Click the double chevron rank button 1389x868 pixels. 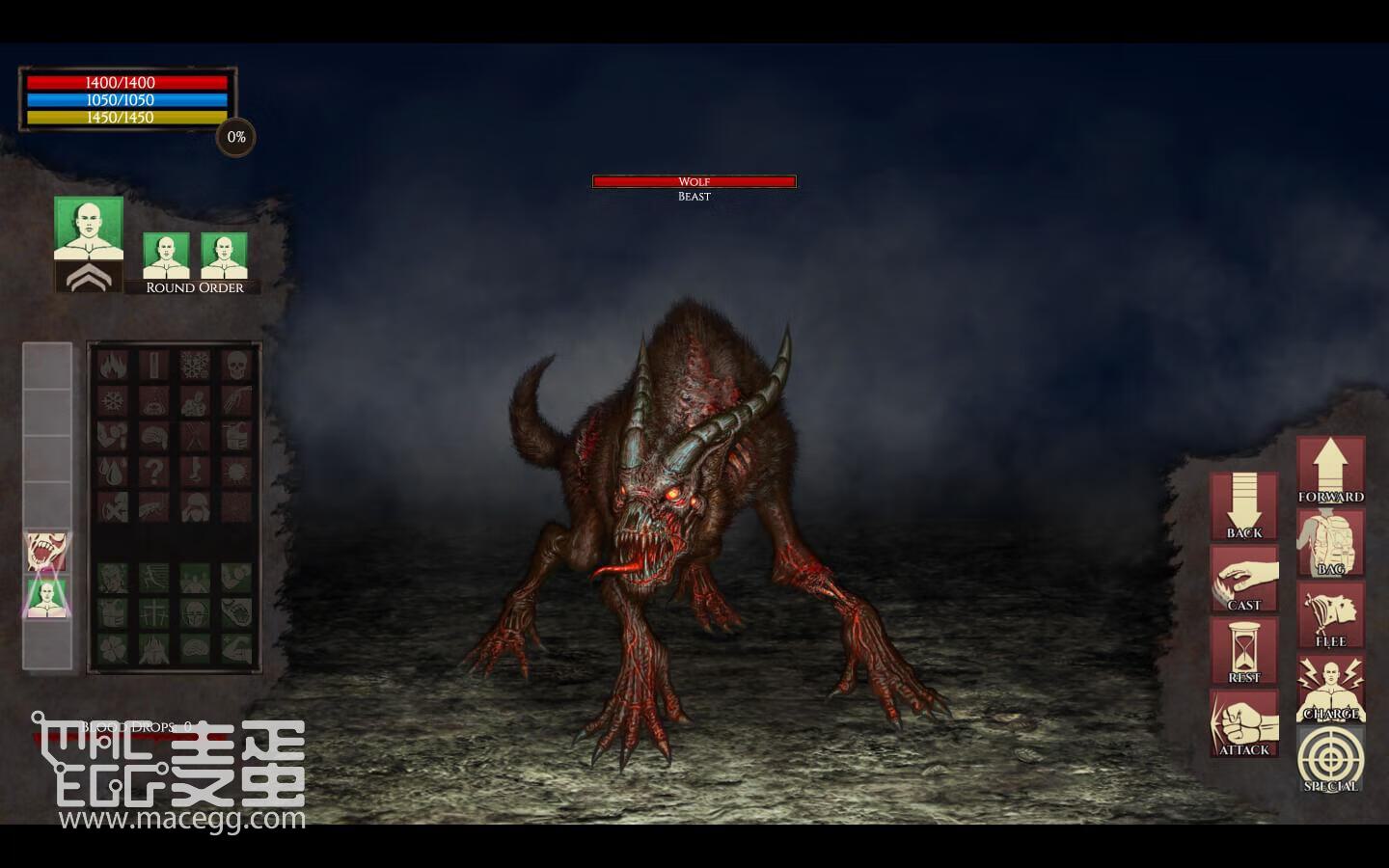(89, 278)
